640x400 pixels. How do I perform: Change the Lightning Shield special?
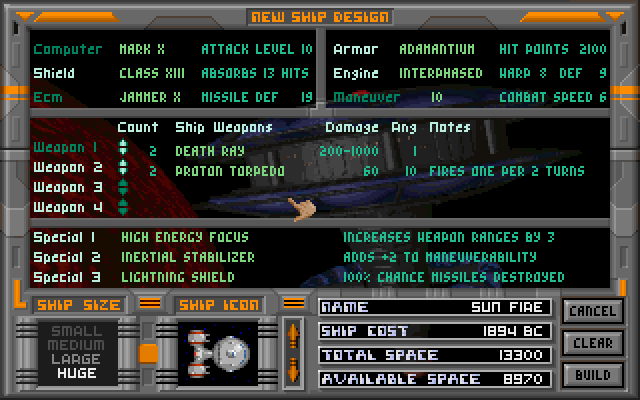(x=177, y=277)
